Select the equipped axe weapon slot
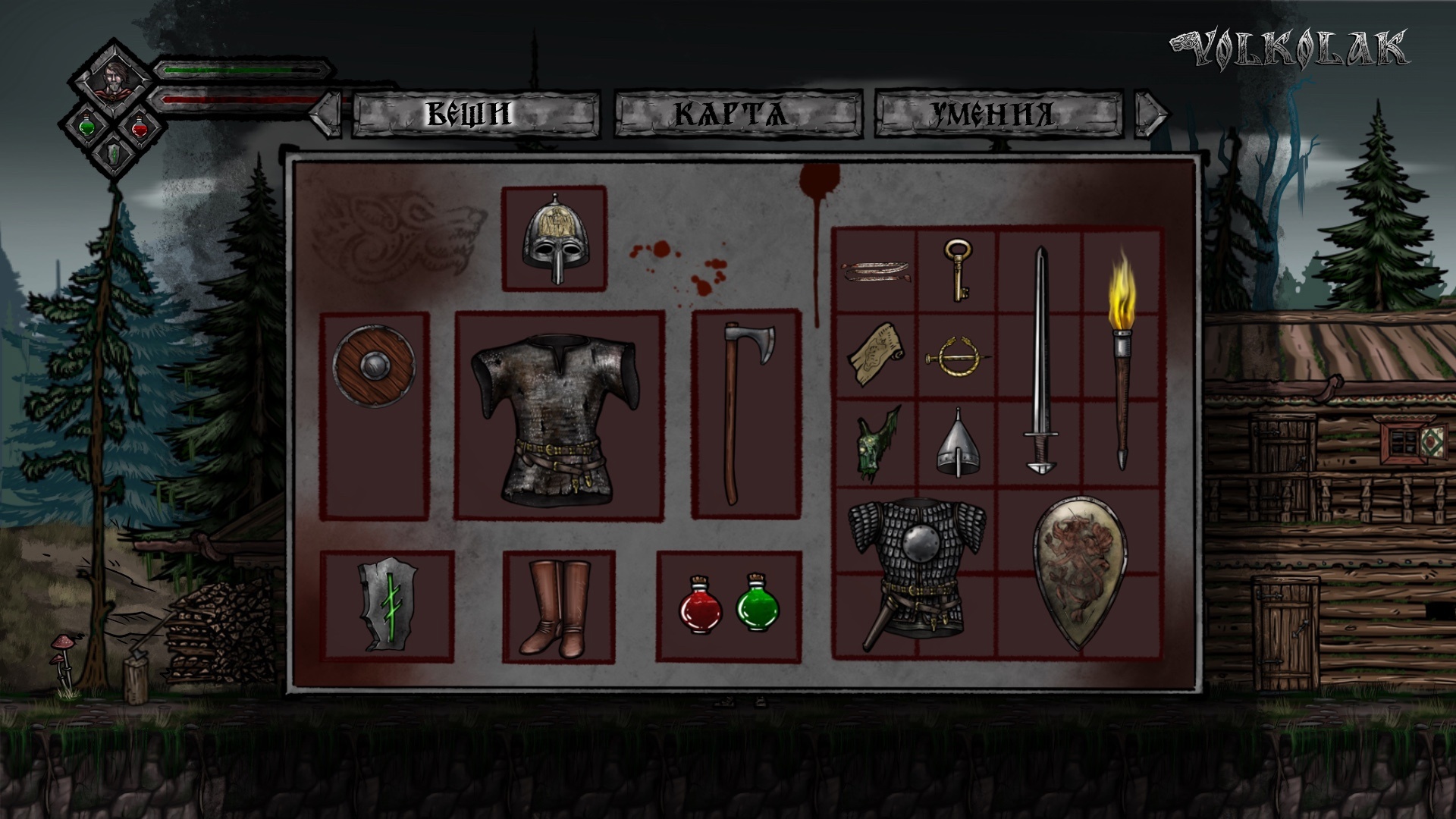Image resolution: width=1456 pixels, height=819 pixels. (x=746, y=413)
